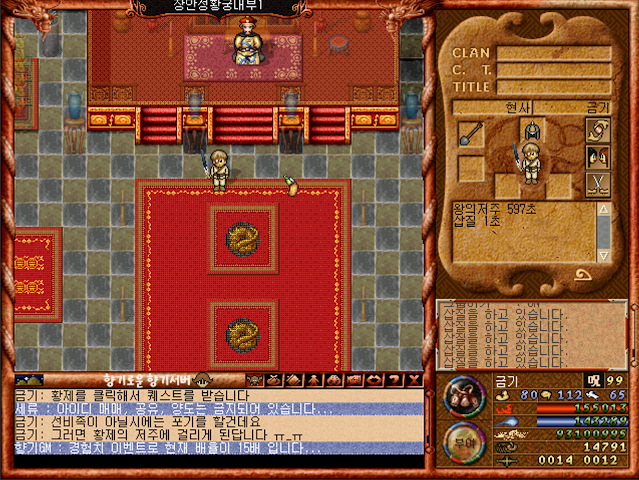Click the demon face toolbar icon

pyautogui.click(x=252, y=380)
